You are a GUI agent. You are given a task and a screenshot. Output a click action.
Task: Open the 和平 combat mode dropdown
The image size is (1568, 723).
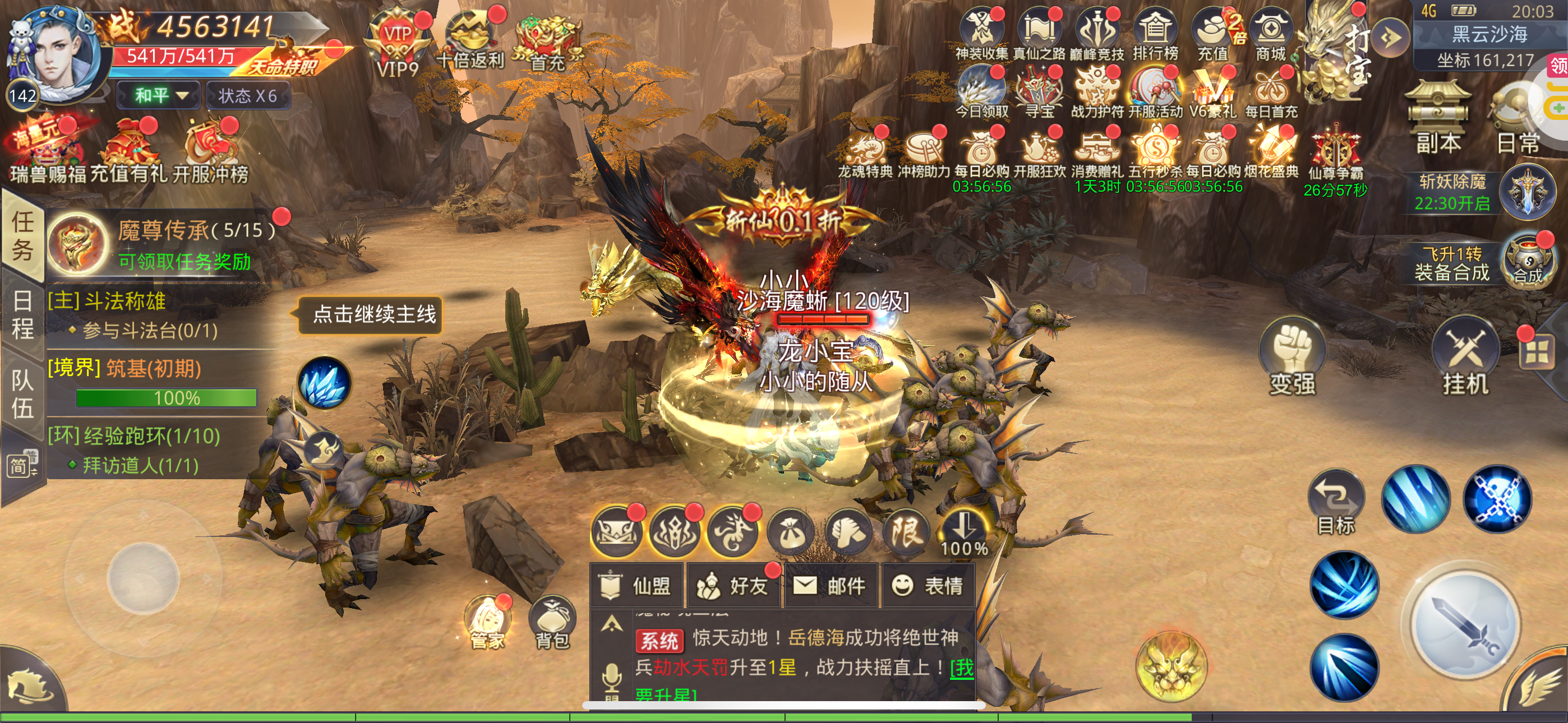pos(159,95)
